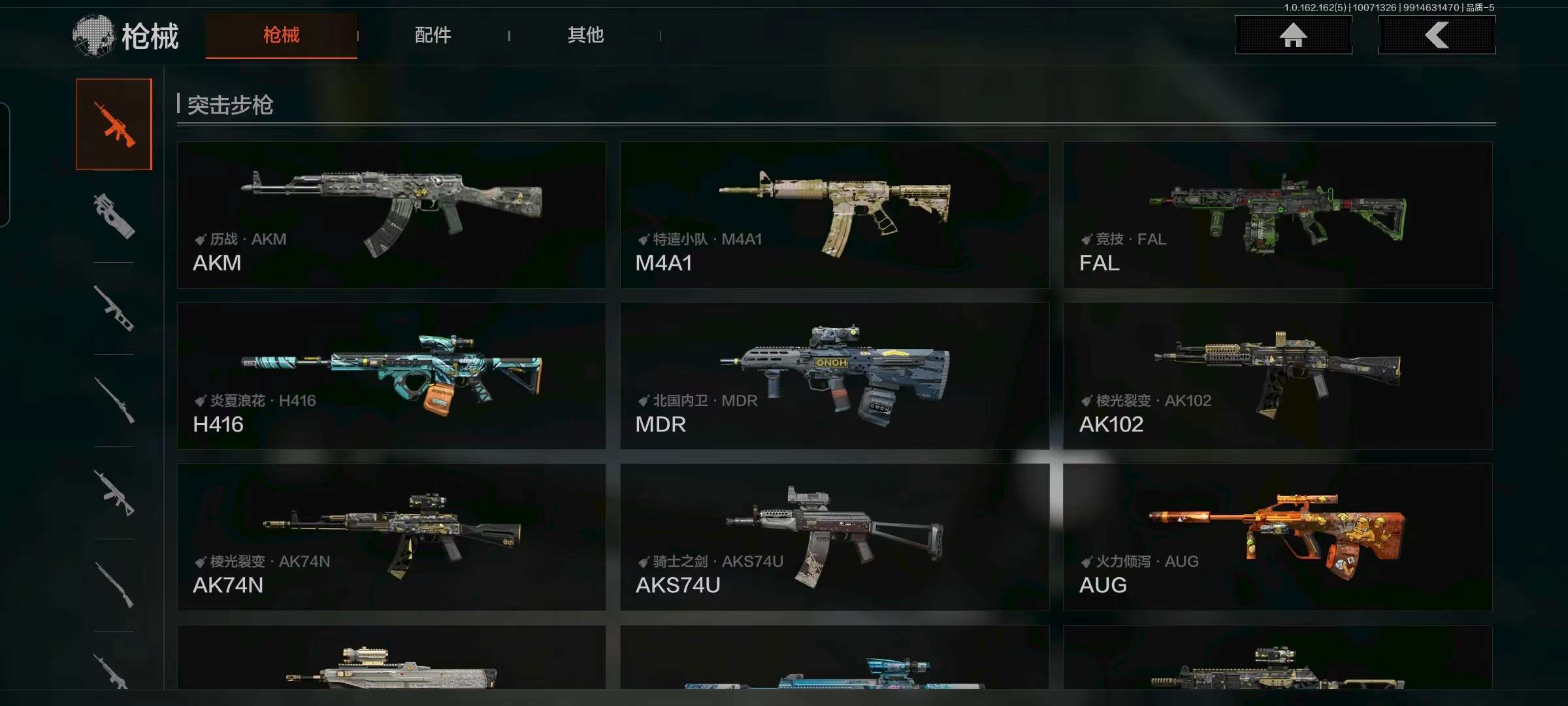The image size is (1568, 706).
Task: Click the back arrow button
Action: pos(1437,35)
